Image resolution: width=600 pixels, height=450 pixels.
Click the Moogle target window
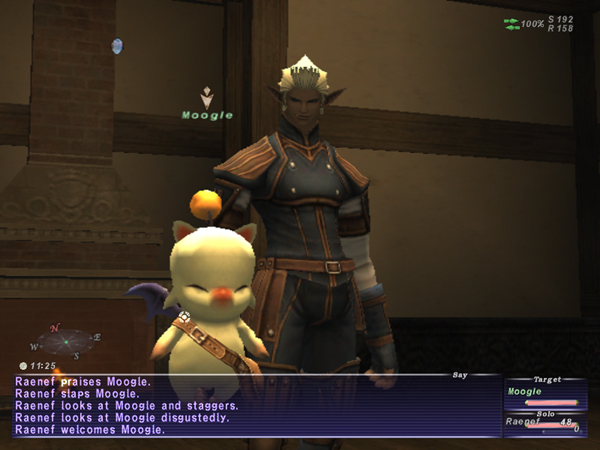click(543, 393)
